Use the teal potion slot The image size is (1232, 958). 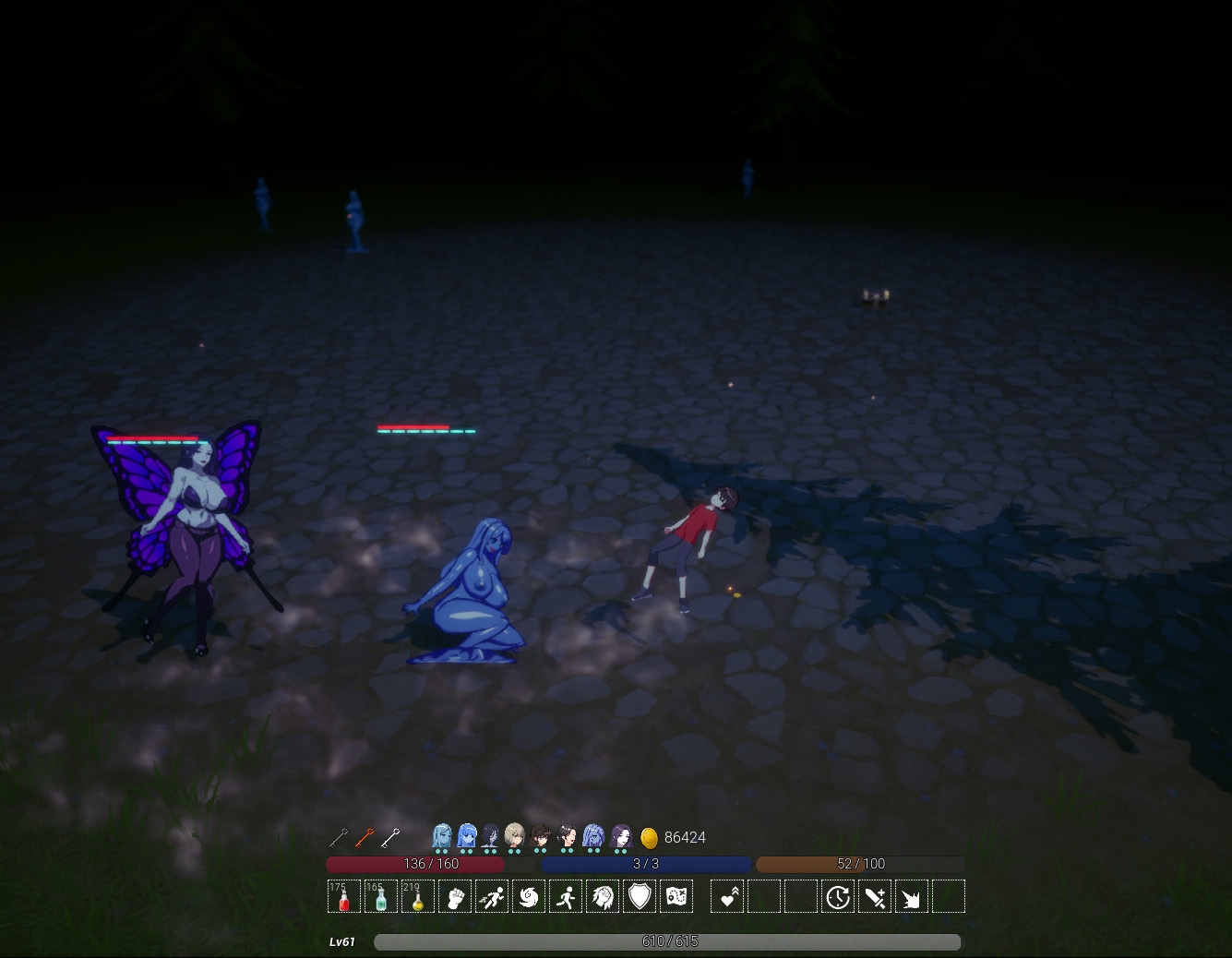click(x=380, y=897)
